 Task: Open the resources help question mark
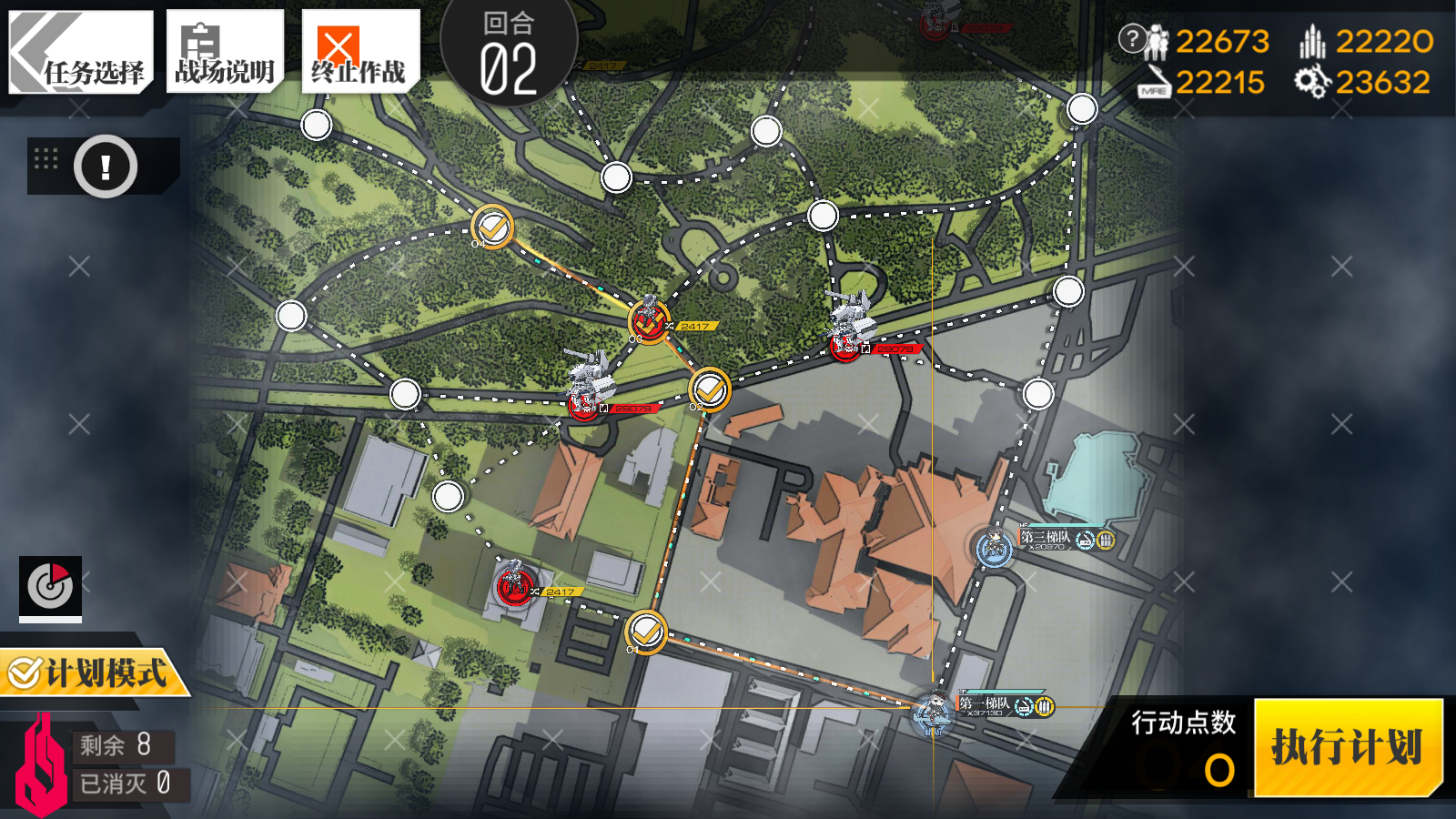tap(1131, 38)
